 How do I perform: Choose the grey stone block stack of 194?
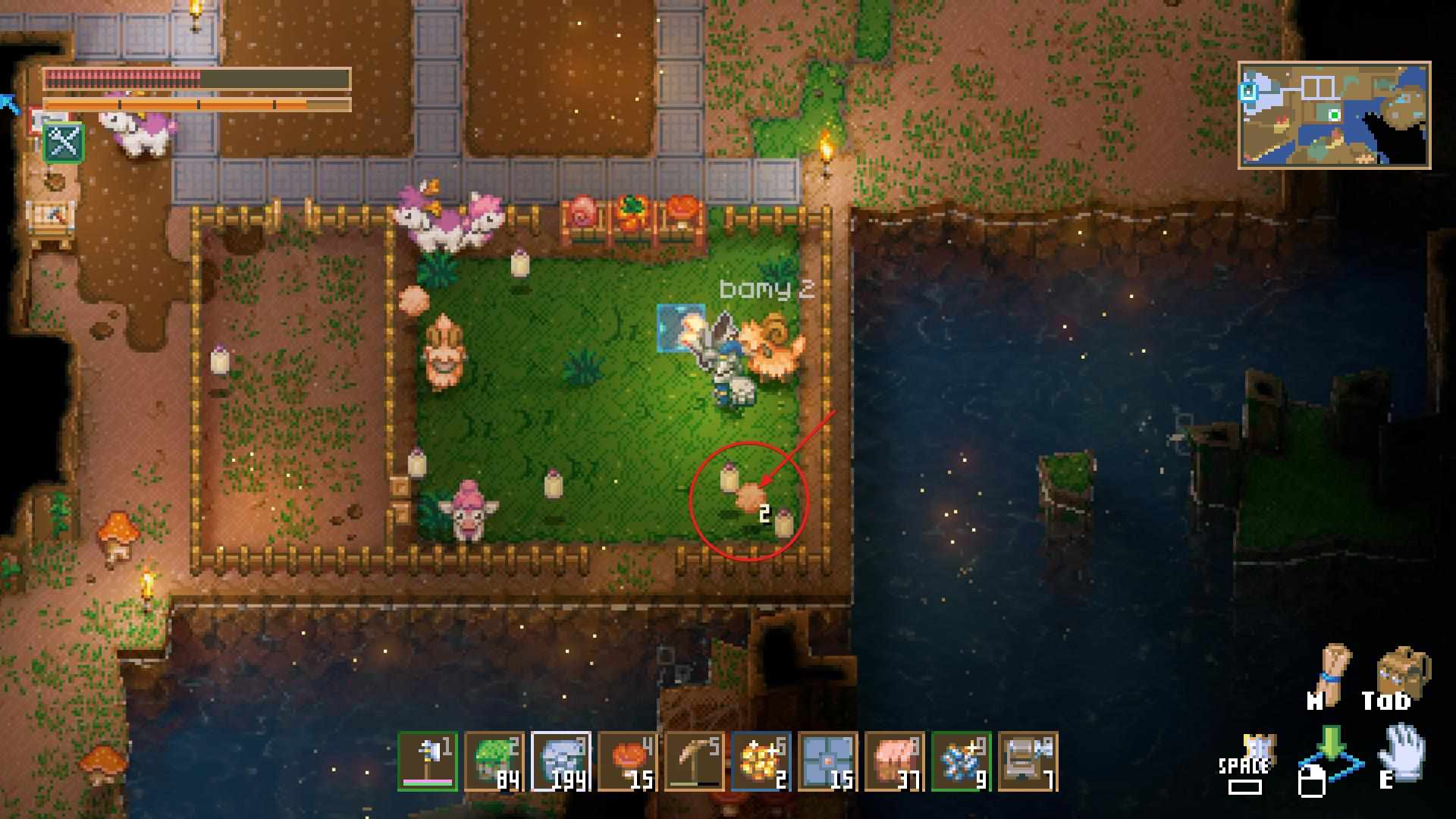(x=561, y=761)
